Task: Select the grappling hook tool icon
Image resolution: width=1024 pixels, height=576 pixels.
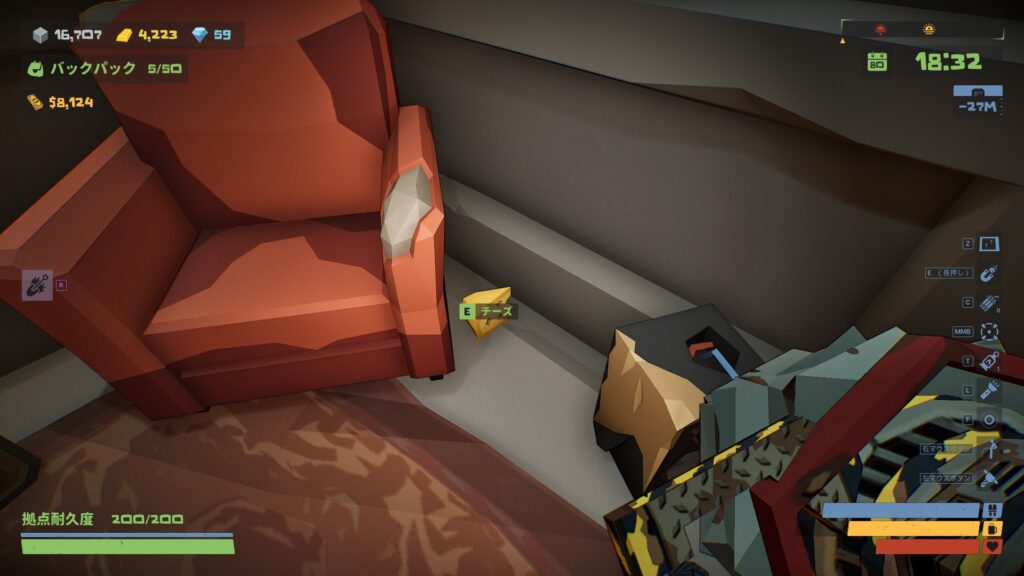Action: pyautogui.click(x=989, y=448)
